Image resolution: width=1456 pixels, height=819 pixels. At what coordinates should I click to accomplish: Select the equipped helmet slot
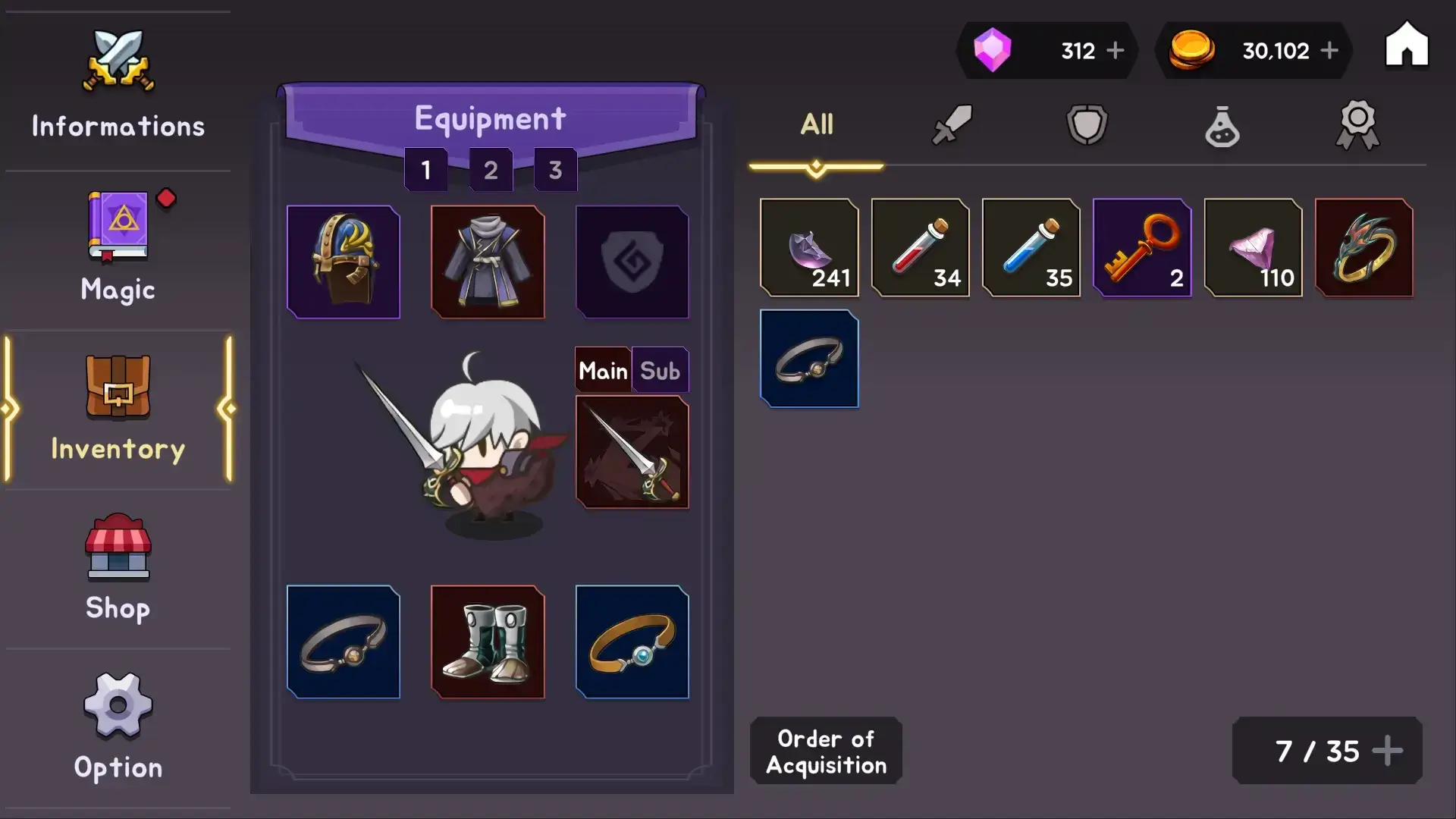344,262
